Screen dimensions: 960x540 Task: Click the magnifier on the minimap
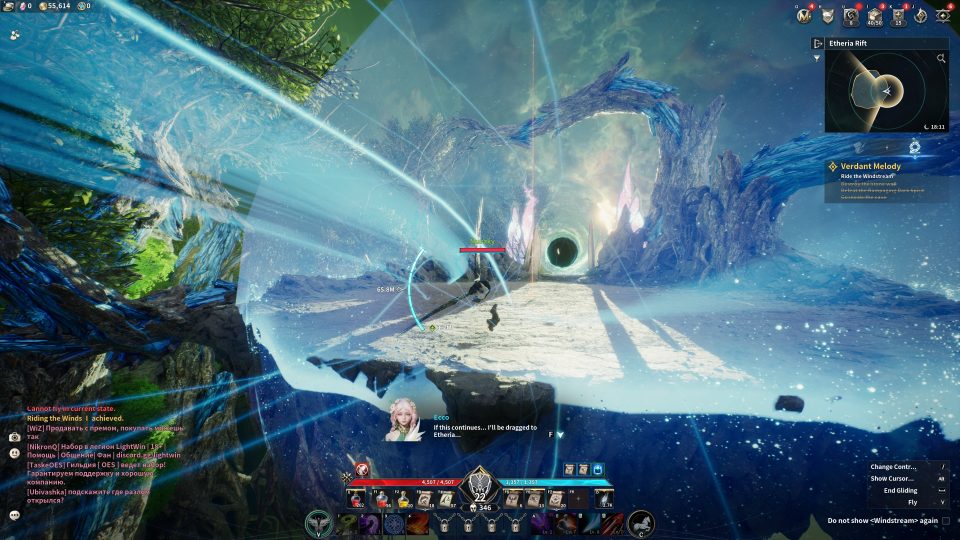click(941, 59)
